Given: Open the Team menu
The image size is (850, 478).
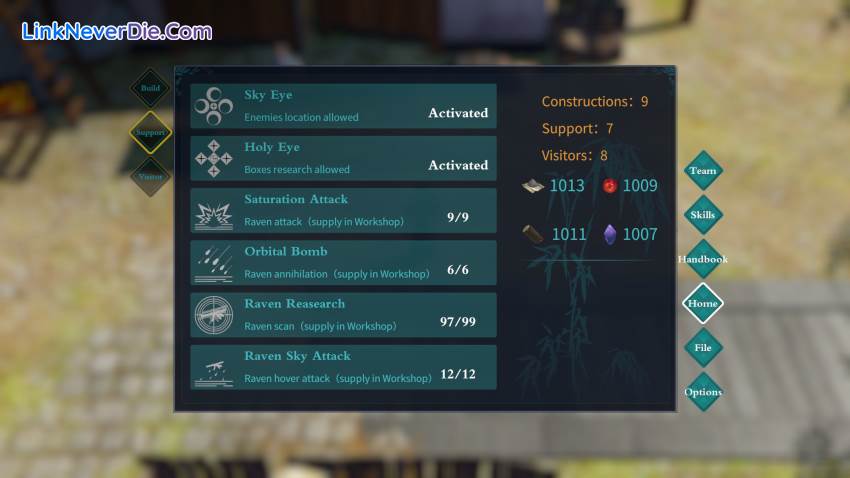Looking at the screenshot, I should pyautogui.click(x=703, y=171).
